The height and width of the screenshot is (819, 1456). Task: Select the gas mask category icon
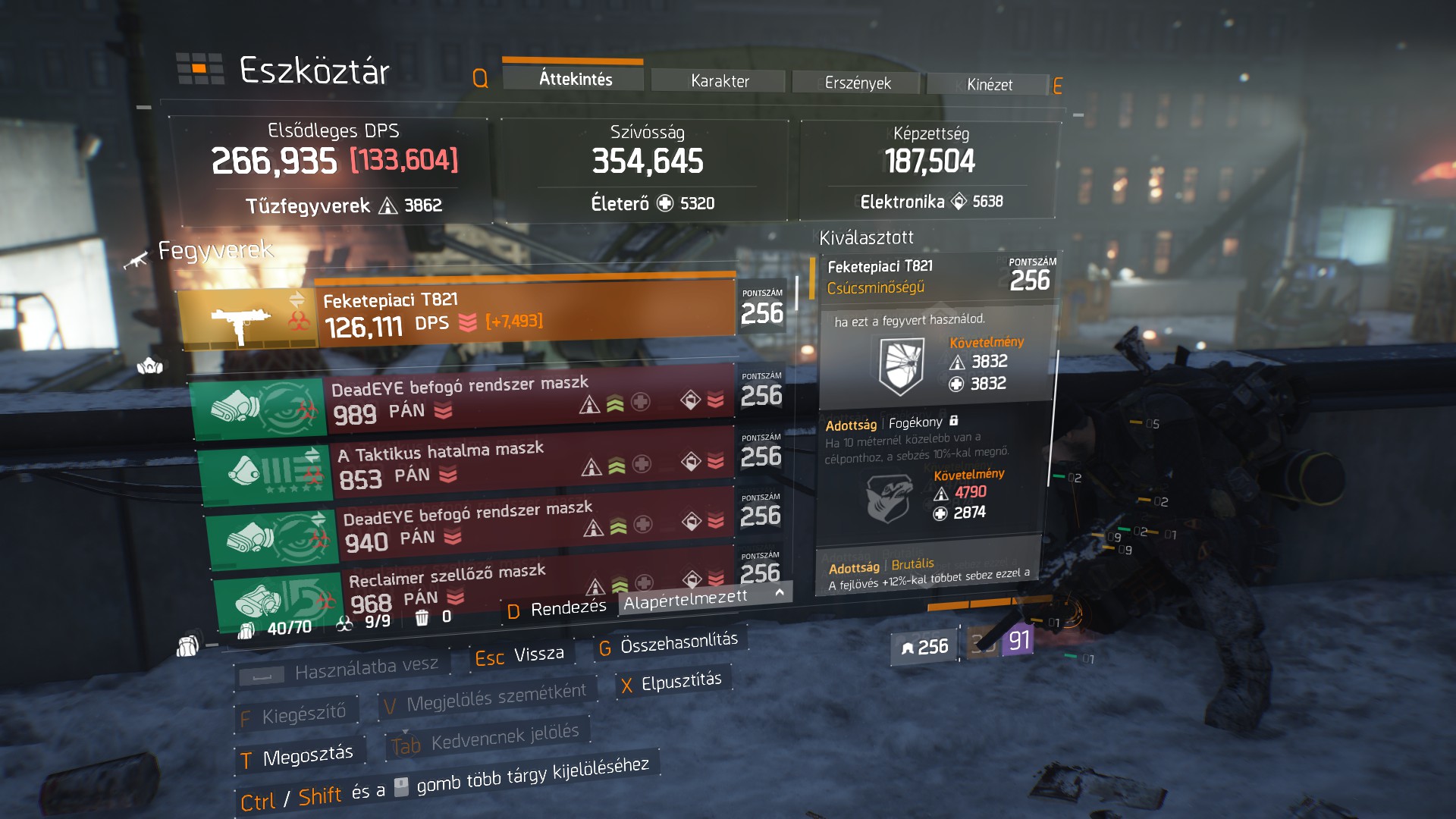[x=149, y=367]
